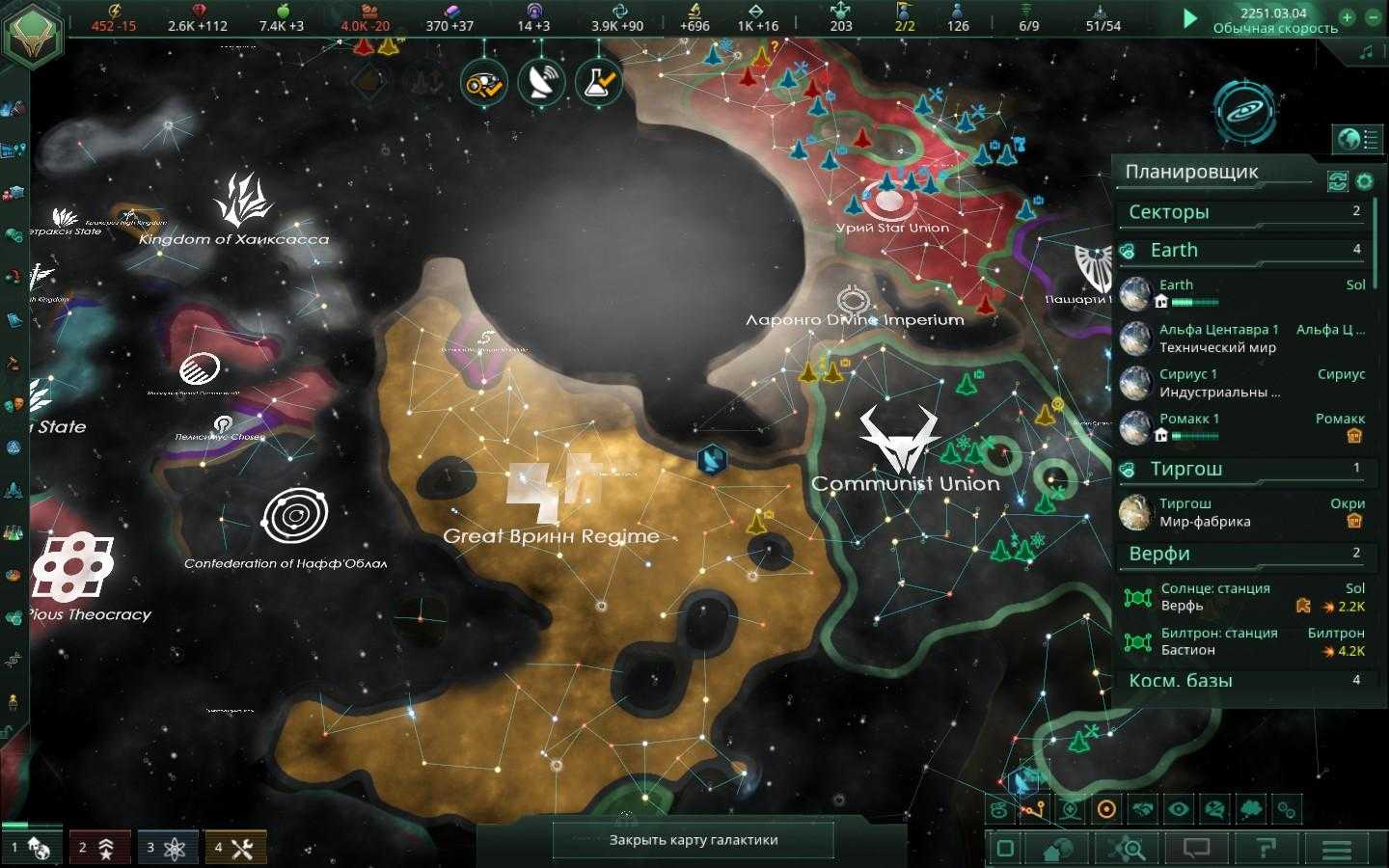
Task: Select the Тиргош factory world entry
Action: point(1242,512)
